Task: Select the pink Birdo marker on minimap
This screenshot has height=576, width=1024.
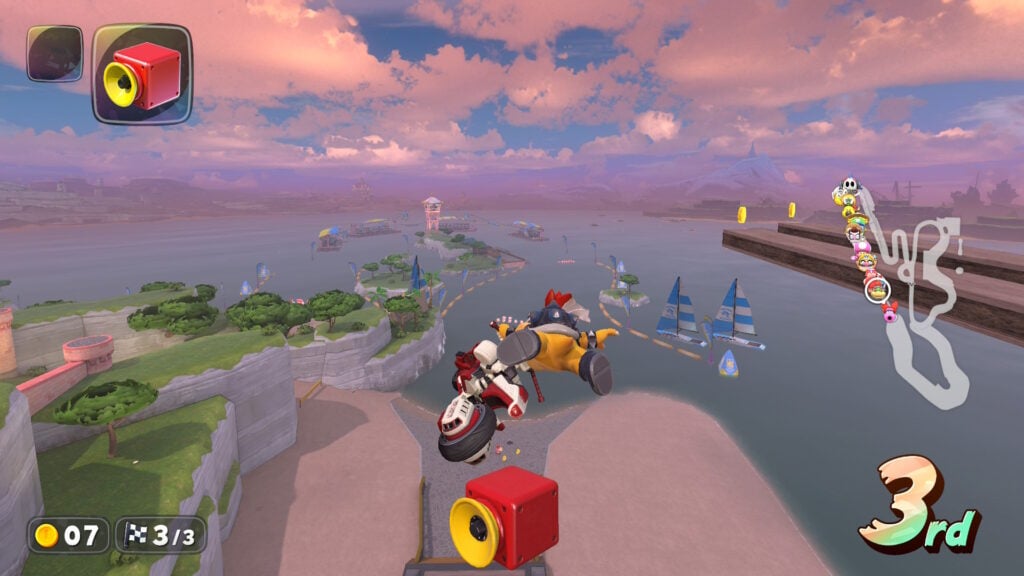Action: [889, 311]
